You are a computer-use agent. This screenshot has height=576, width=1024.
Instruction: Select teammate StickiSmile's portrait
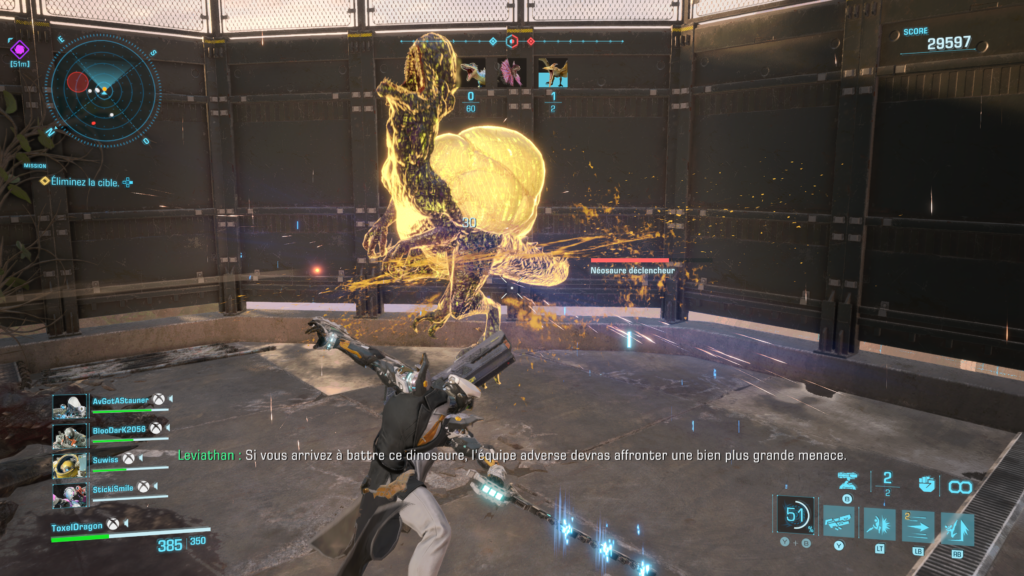click(x=68, y=495)
